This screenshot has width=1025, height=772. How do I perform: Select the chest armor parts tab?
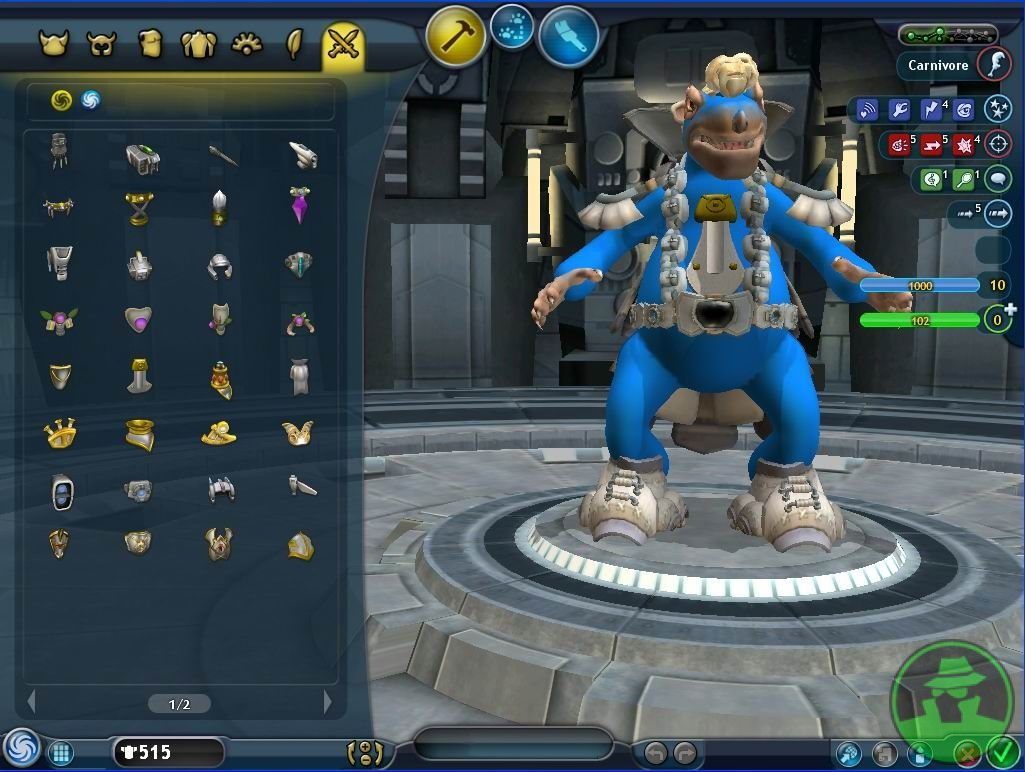pos(198,45)
